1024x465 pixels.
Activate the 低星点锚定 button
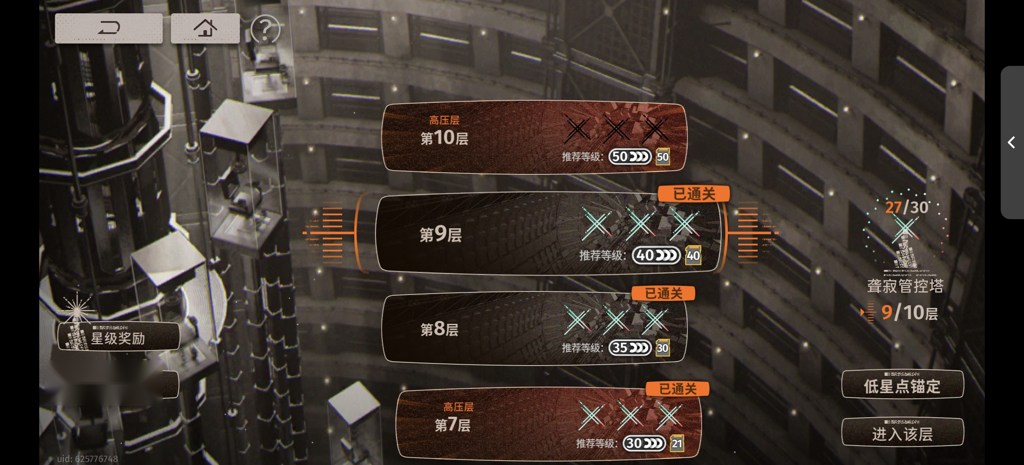(902, 385)
